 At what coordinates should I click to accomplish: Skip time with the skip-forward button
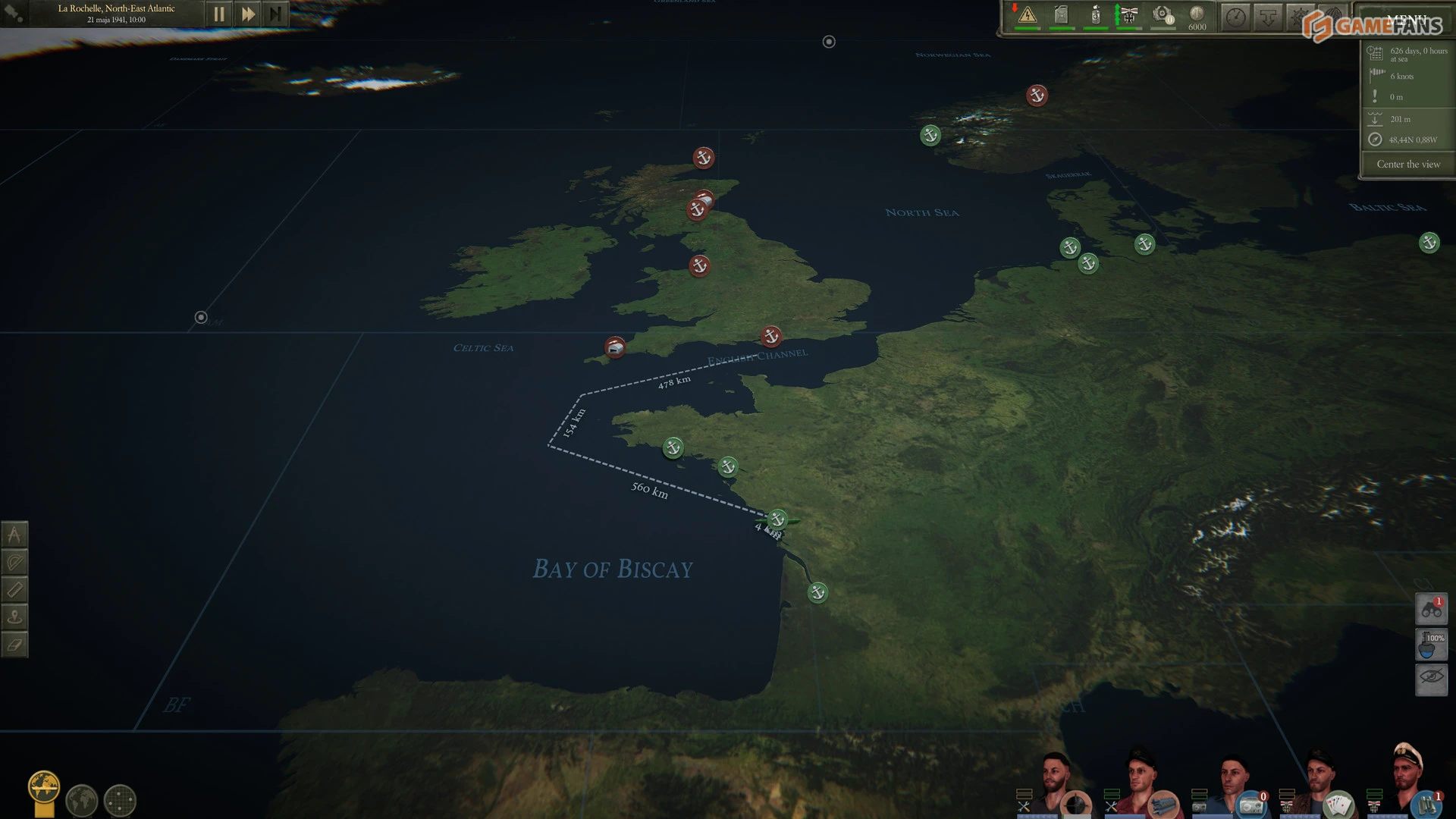coord(275,14)
